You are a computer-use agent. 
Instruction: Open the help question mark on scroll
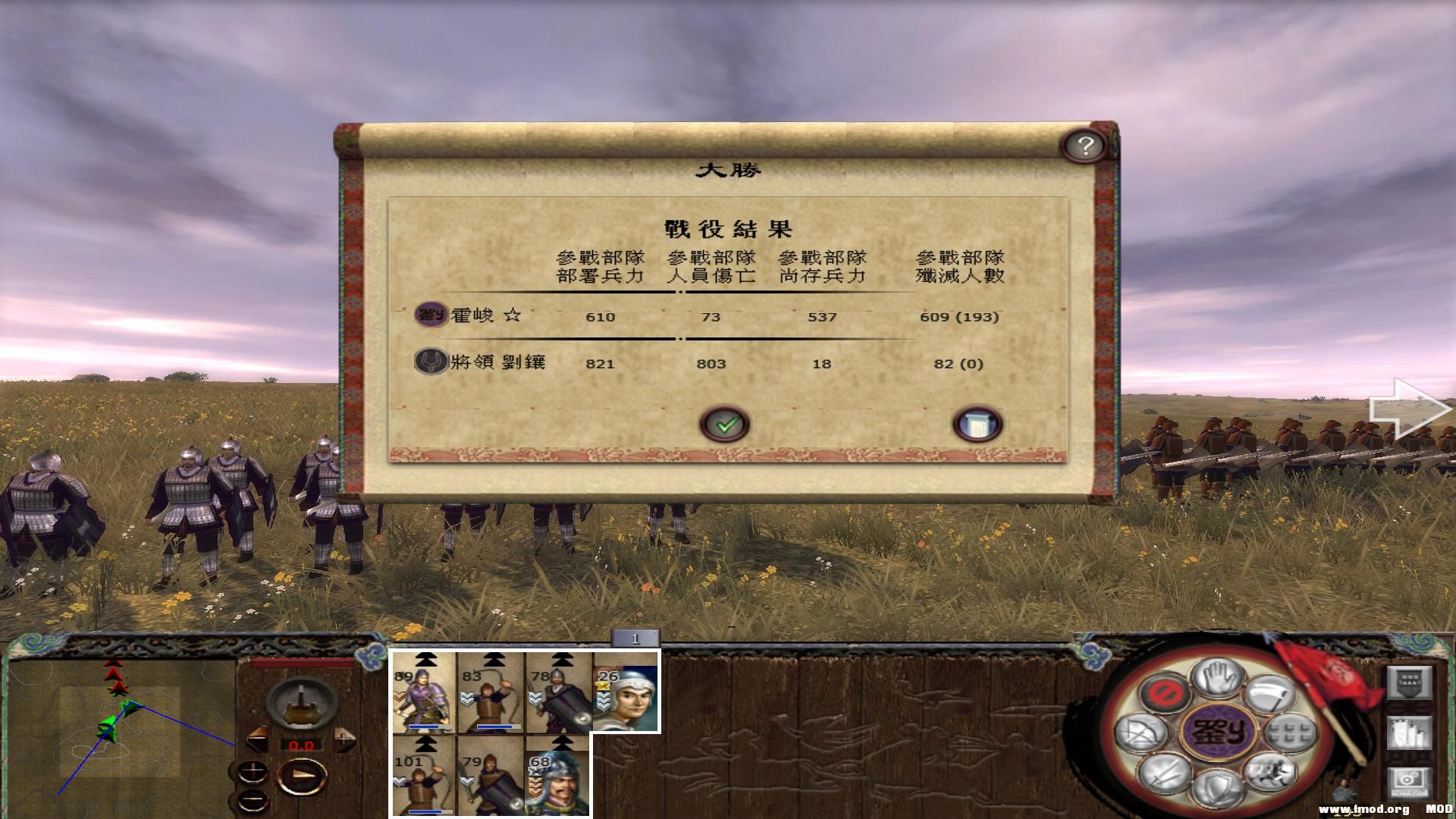click(1084, 145)
